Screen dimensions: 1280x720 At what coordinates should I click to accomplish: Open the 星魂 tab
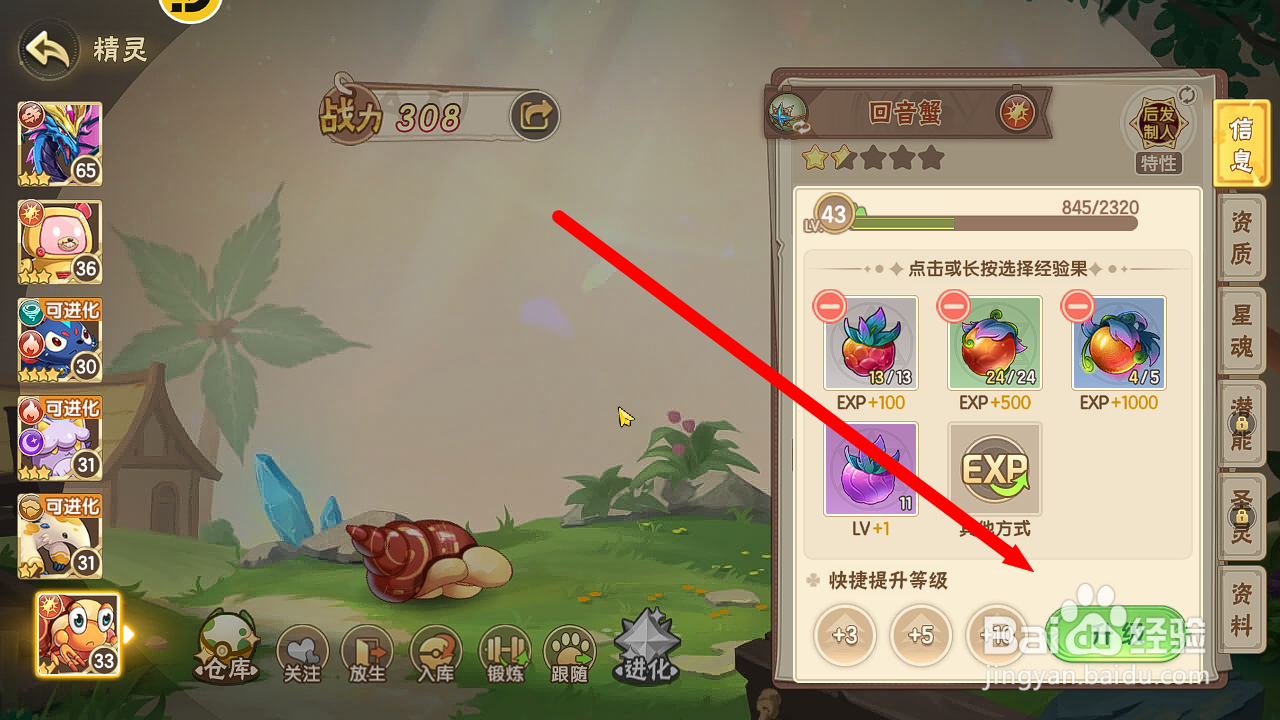coord(1241,330)
